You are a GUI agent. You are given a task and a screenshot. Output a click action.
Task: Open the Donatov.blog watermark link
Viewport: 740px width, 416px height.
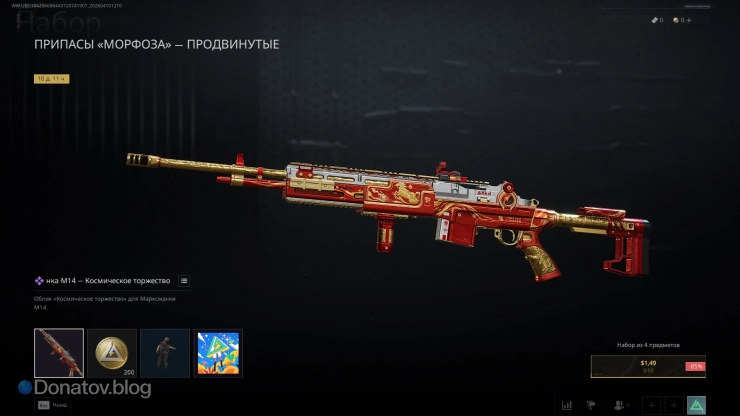84,387
